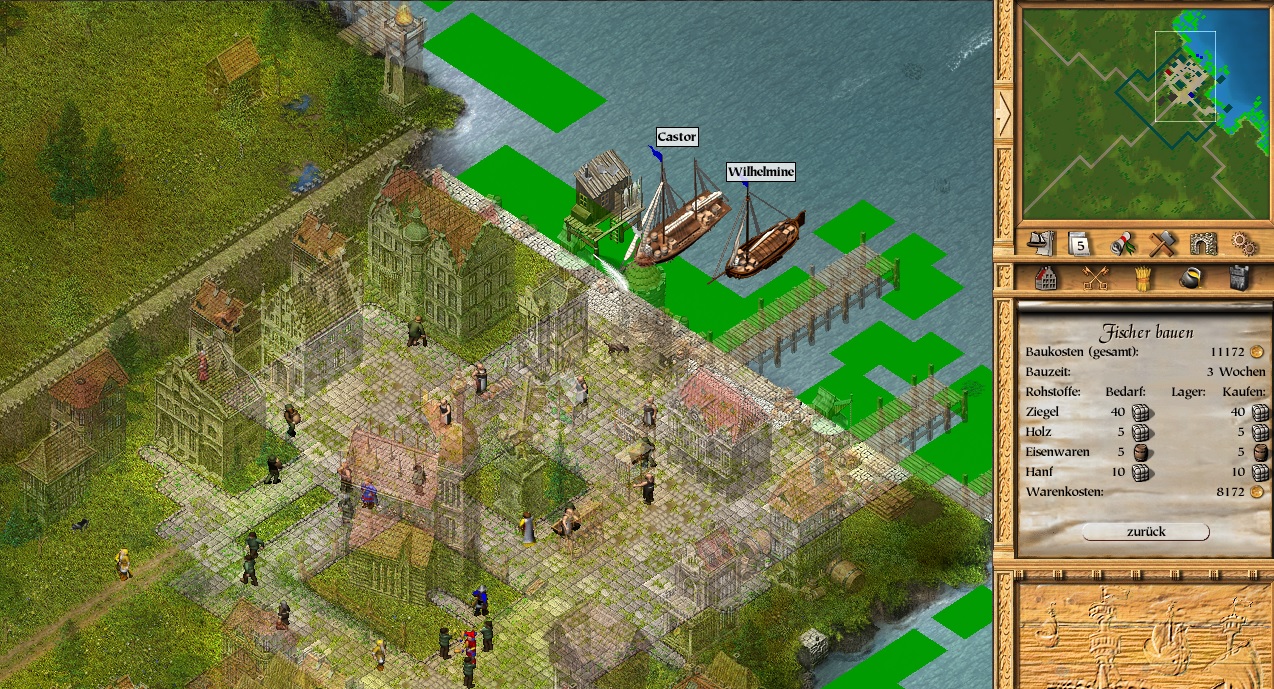The width and height of the screenshot is (1274, 689).
Task: Select the crossed hammer and ruler build icon
Action: tap(1162, 243)
